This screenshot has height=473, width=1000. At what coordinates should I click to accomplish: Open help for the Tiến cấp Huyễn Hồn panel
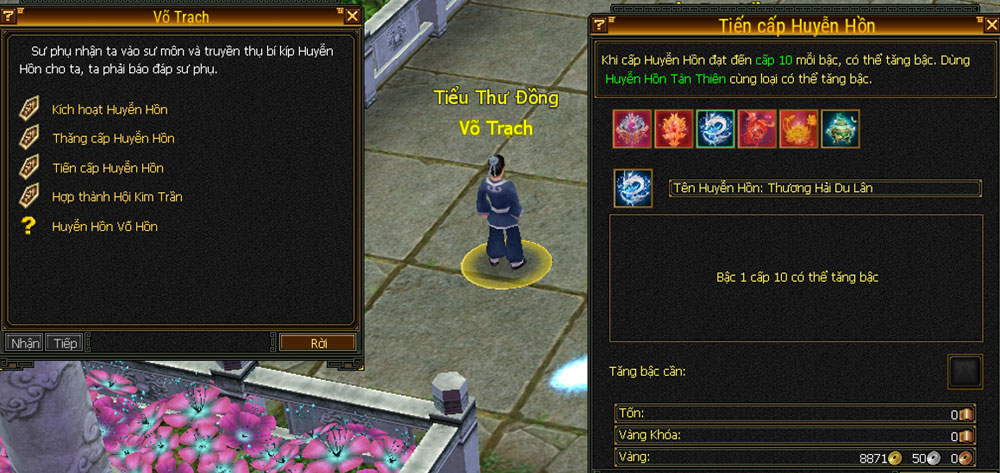tap(602, 25)
